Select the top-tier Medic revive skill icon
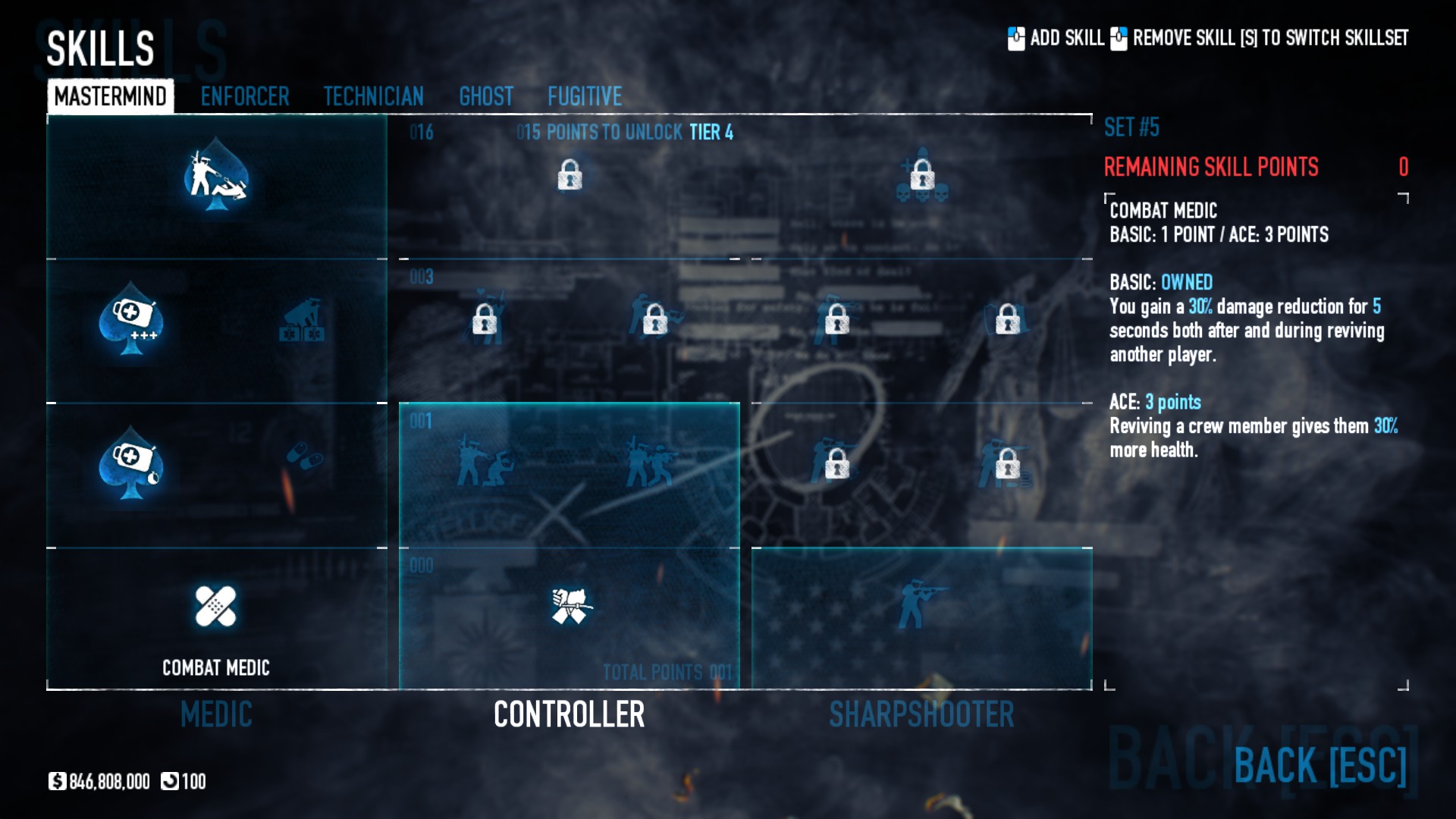The width and height of the screenshot is (1456, 819). (216, 177)
